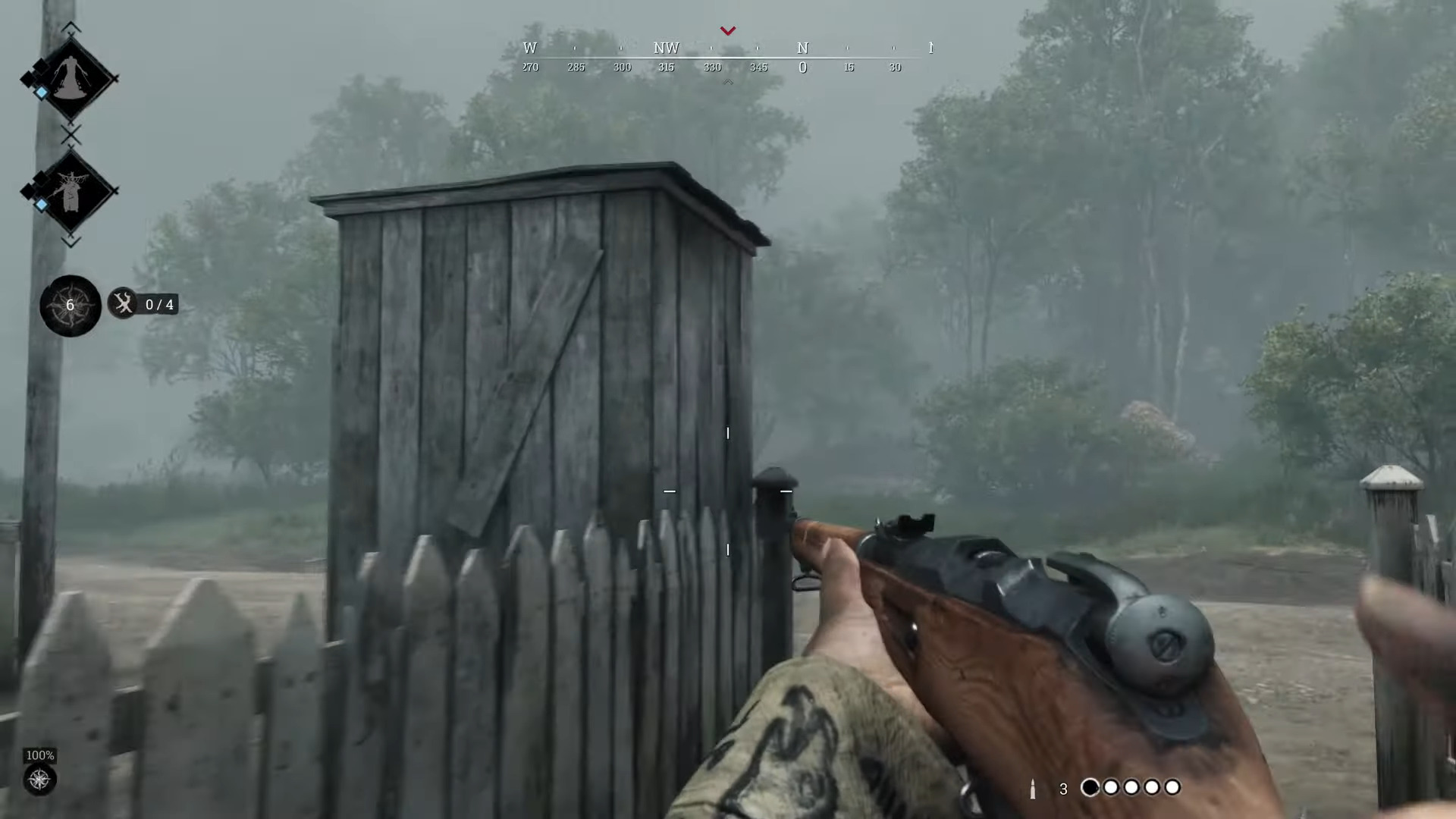Image resolution: width=1456 pixels, height=819 pixels.
Task: Click the red objective marker above the compass
Action: tap(727, 30)
